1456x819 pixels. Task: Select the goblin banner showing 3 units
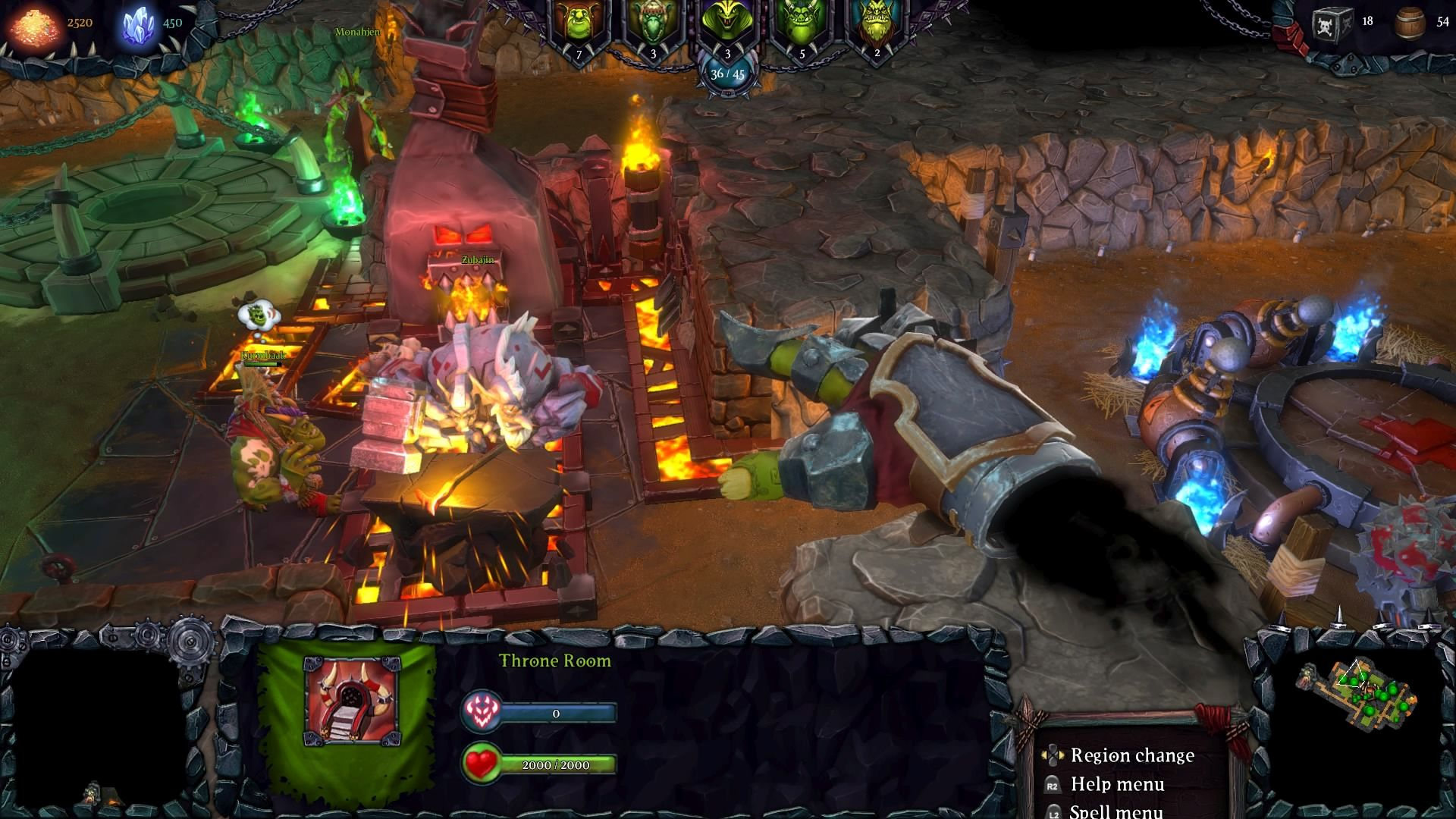tap(654, 23)
